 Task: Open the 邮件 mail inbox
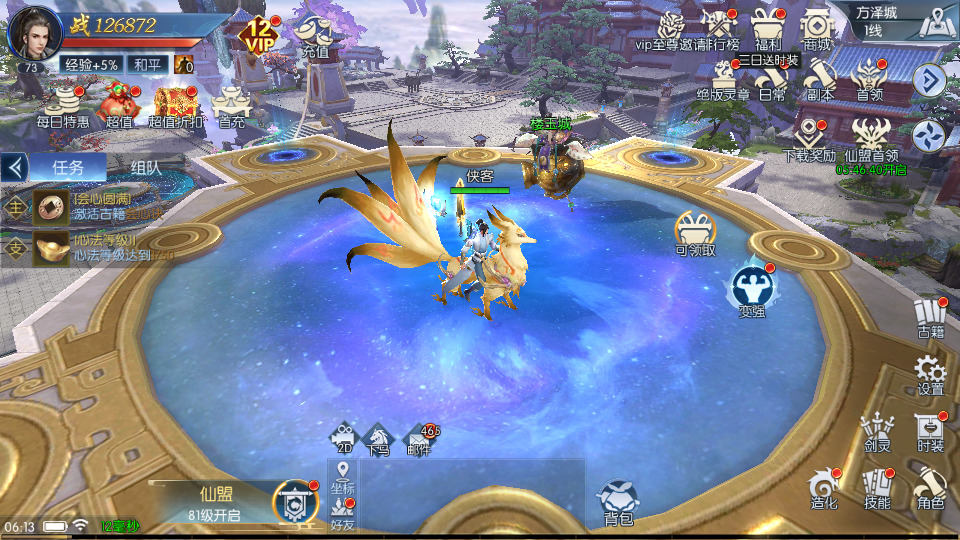click(419, 439)
